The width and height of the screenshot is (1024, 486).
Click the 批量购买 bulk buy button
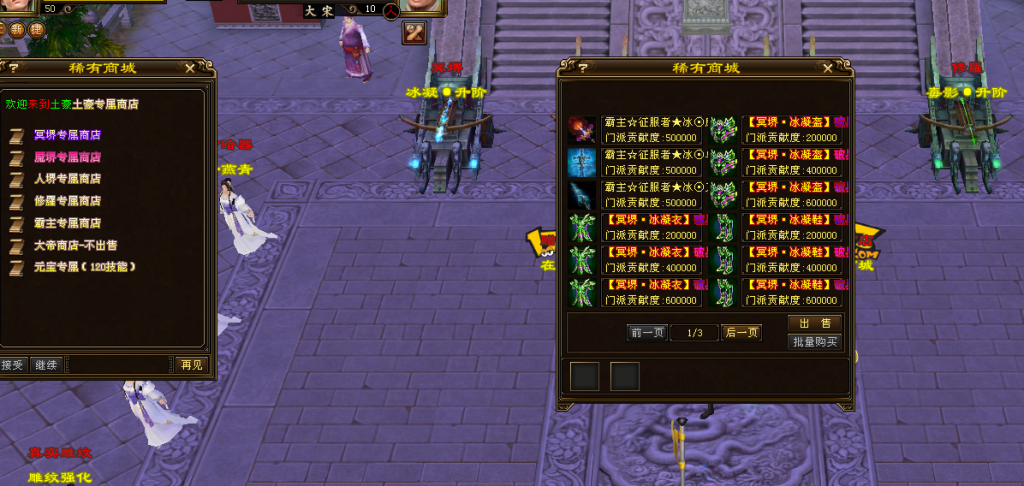pos(814,342)
